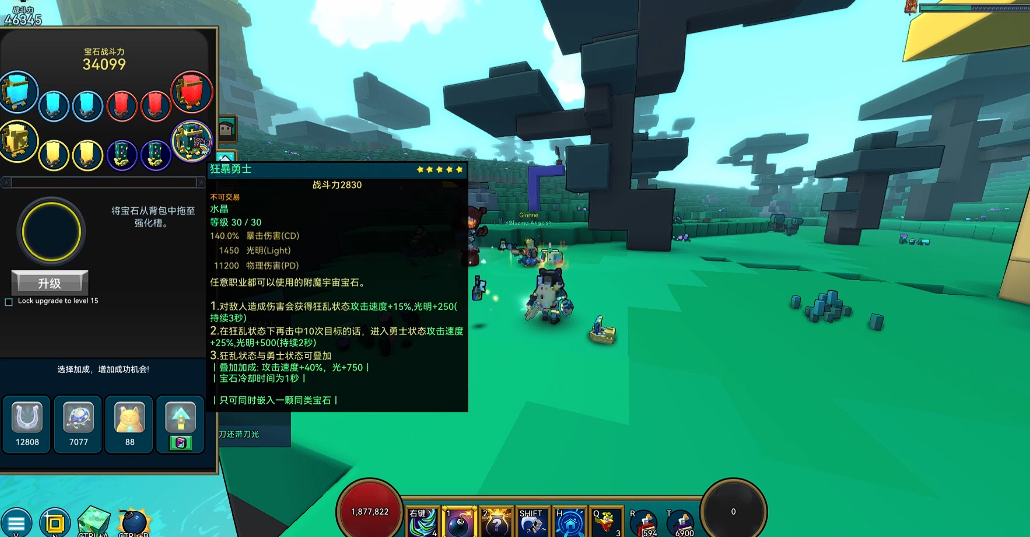The width and height of the screenshot is (1030, 537).
Task: Choose the cosmic empowered gem with star pattern
Action: pyautogui.click(x=191, y=142)
